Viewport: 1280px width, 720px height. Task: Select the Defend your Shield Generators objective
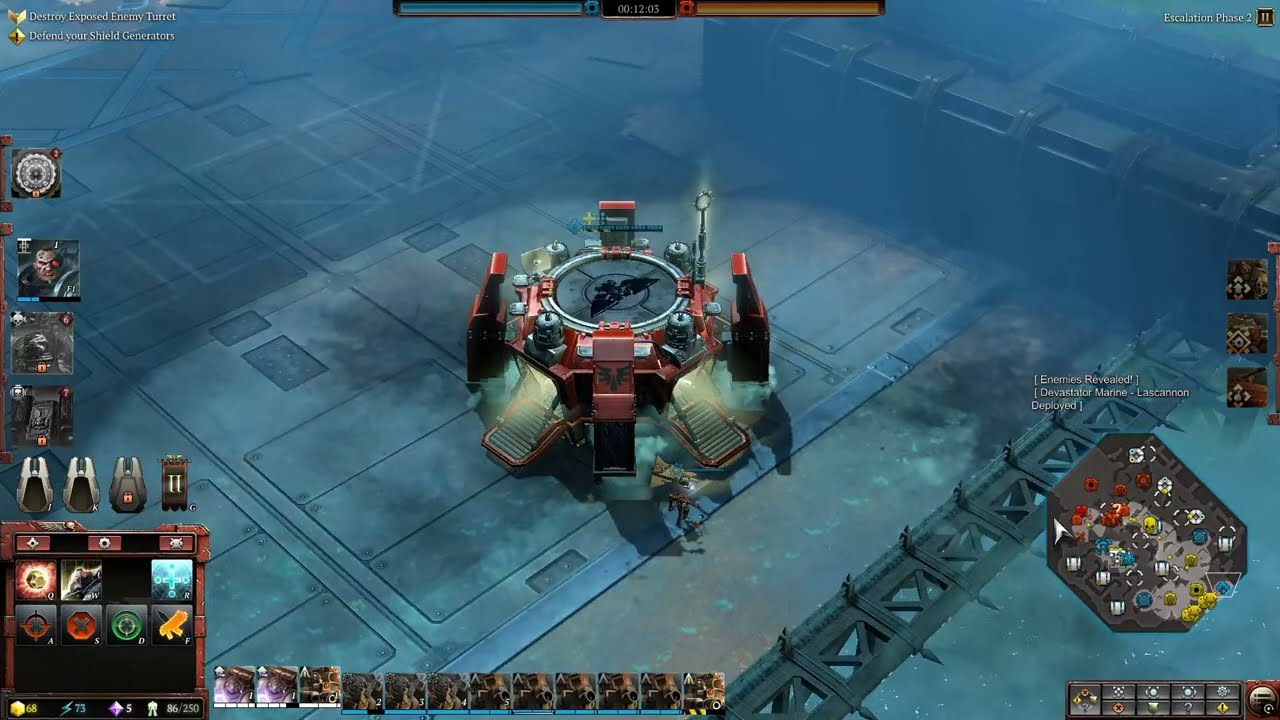tap(101, 36)
